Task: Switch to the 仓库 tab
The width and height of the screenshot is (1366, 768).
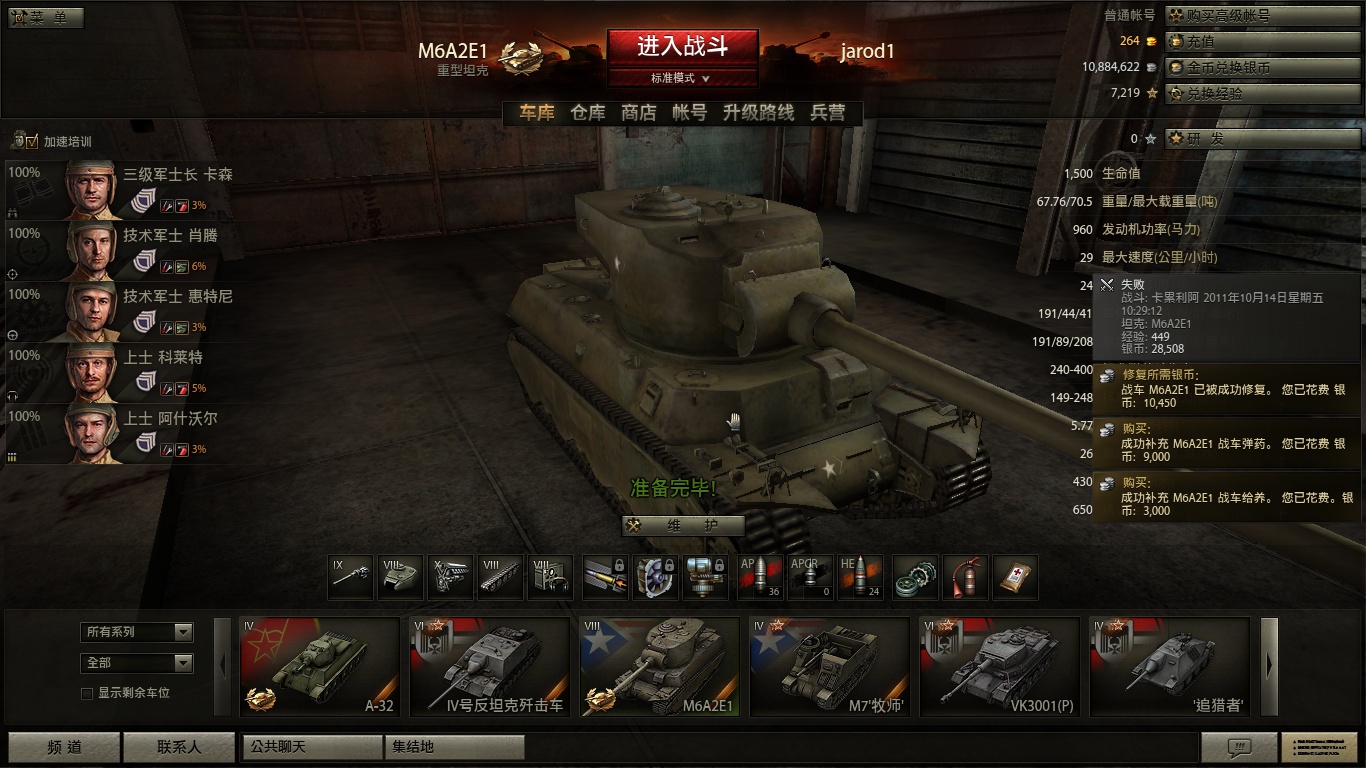Action: click(x=587, y=113)
